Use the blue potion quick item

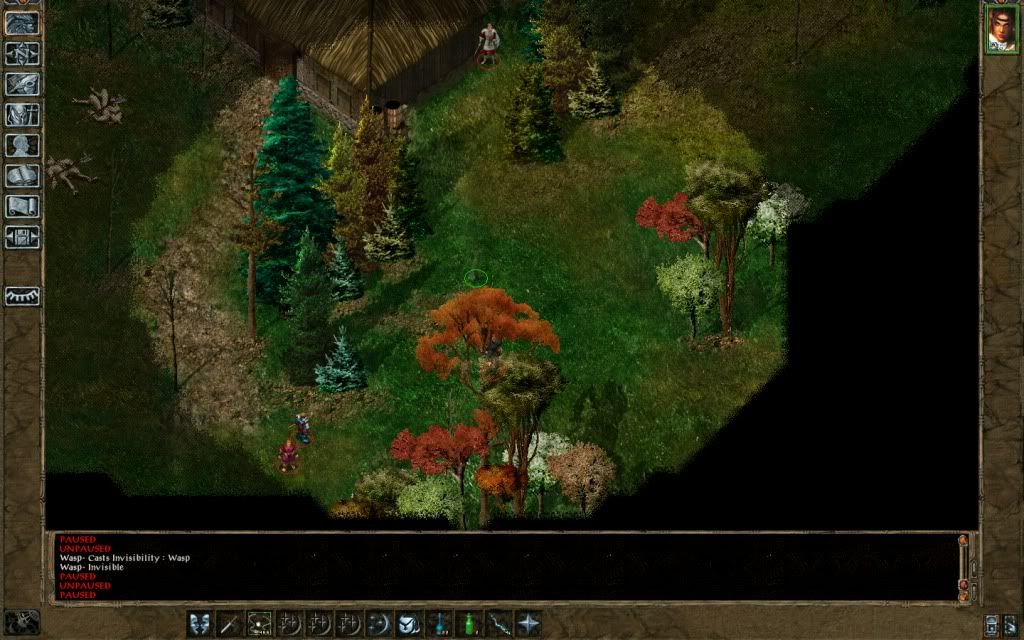(439, 623)
